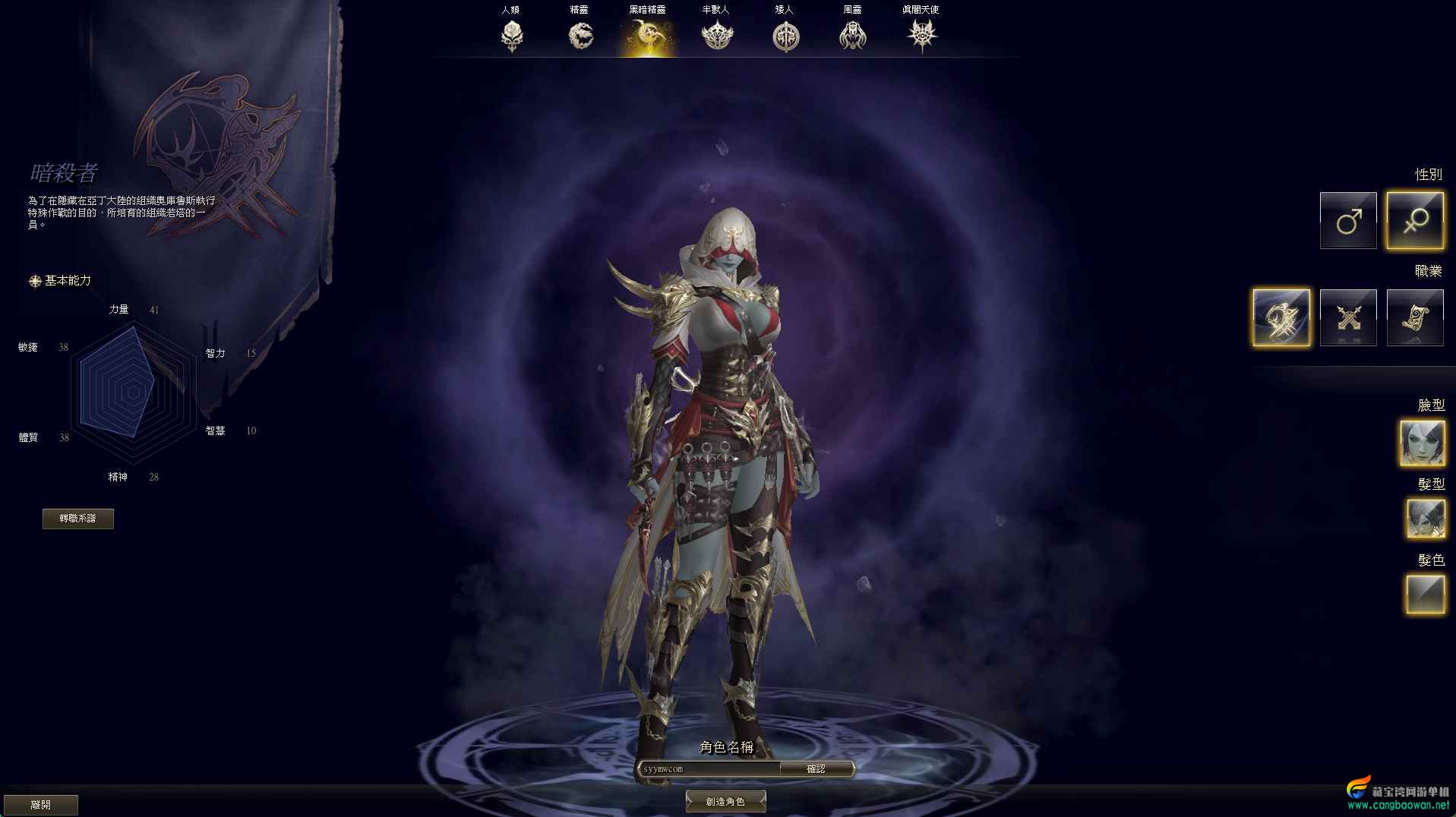Choose the assassin class icon
This screenshot has height=817, width=1456.
point(1281,317)
